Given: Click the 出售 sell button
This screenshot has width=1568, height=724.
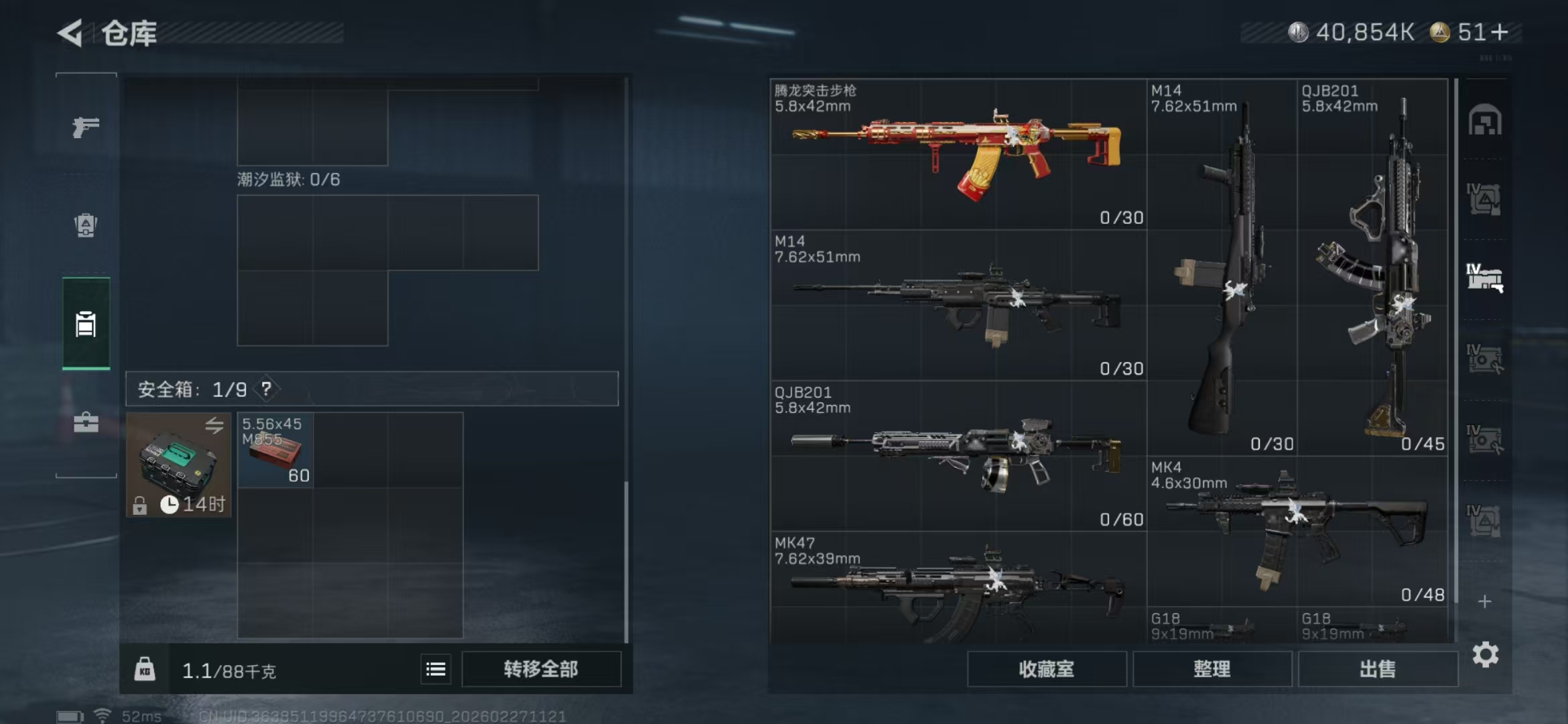Looking at the screenshot, I should (x=1377, y=669).
